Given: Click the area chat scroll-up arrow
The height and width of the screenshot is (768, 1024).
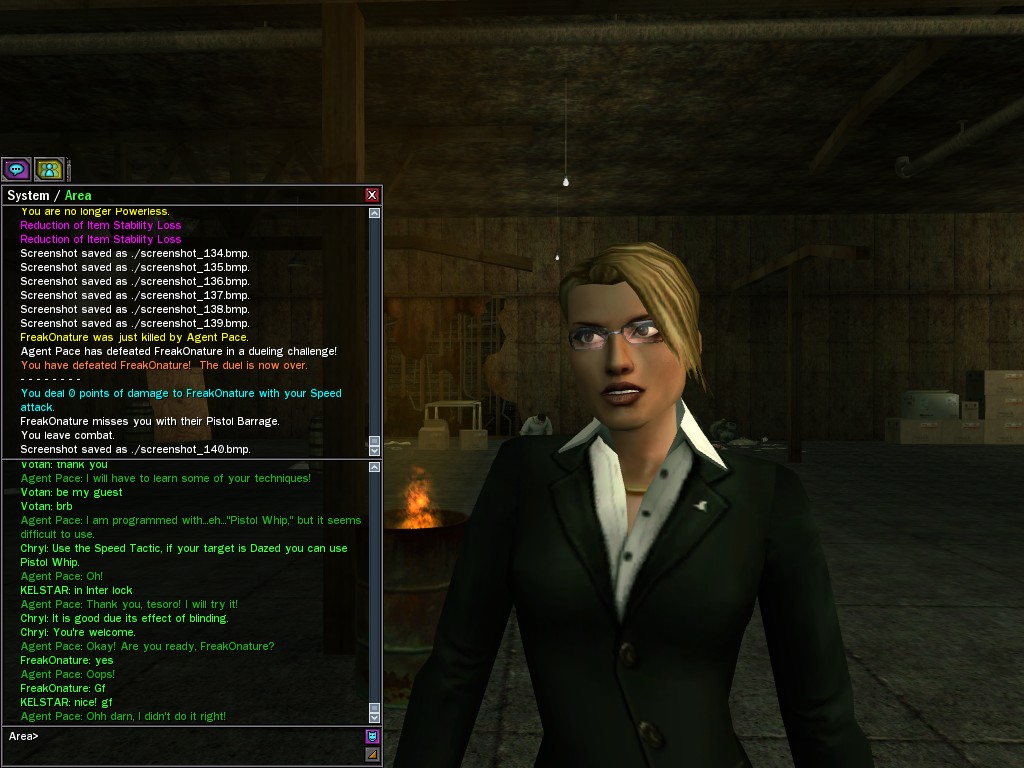Looking at the screenshot, I should coord(375,467).
